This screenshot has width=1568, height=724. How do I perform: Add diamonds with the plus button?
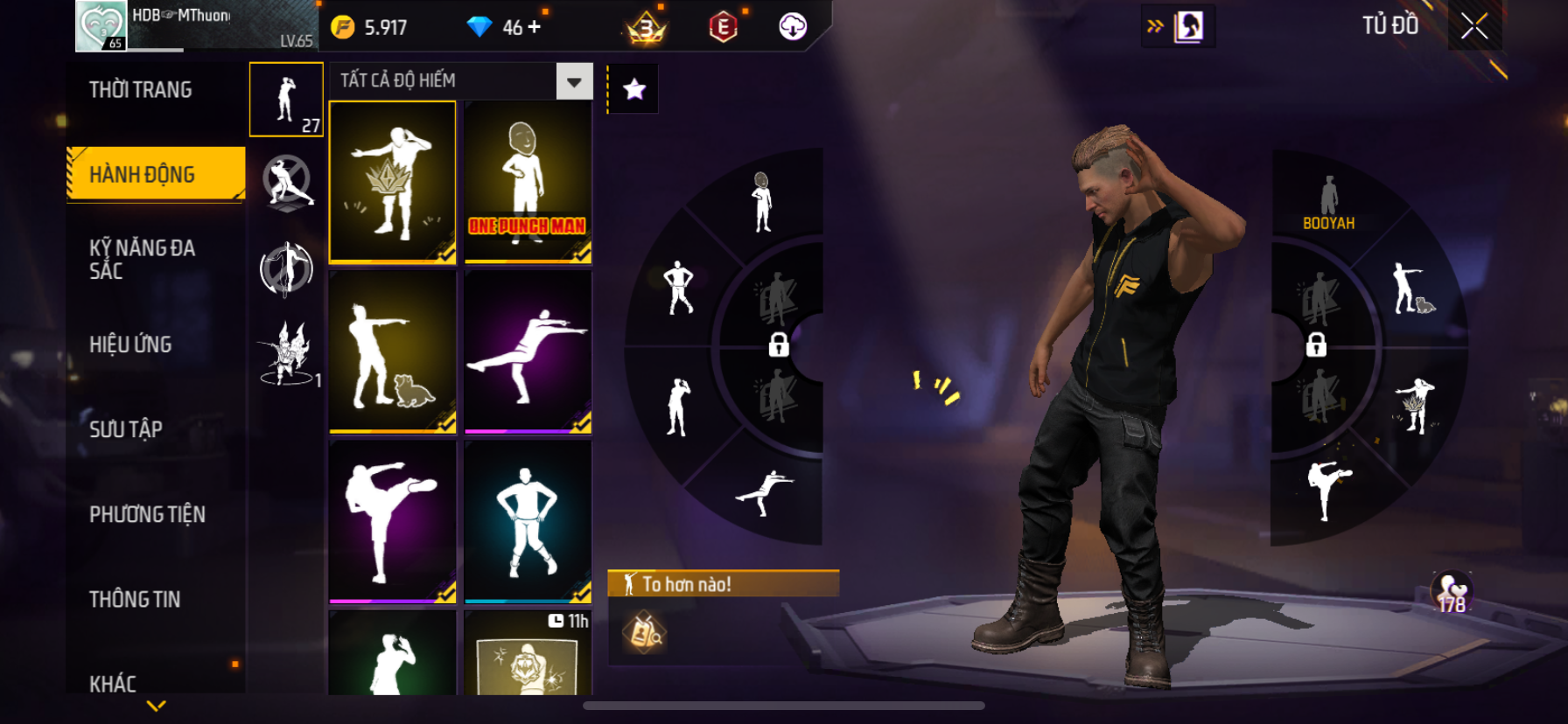click(x=534, y=27)
